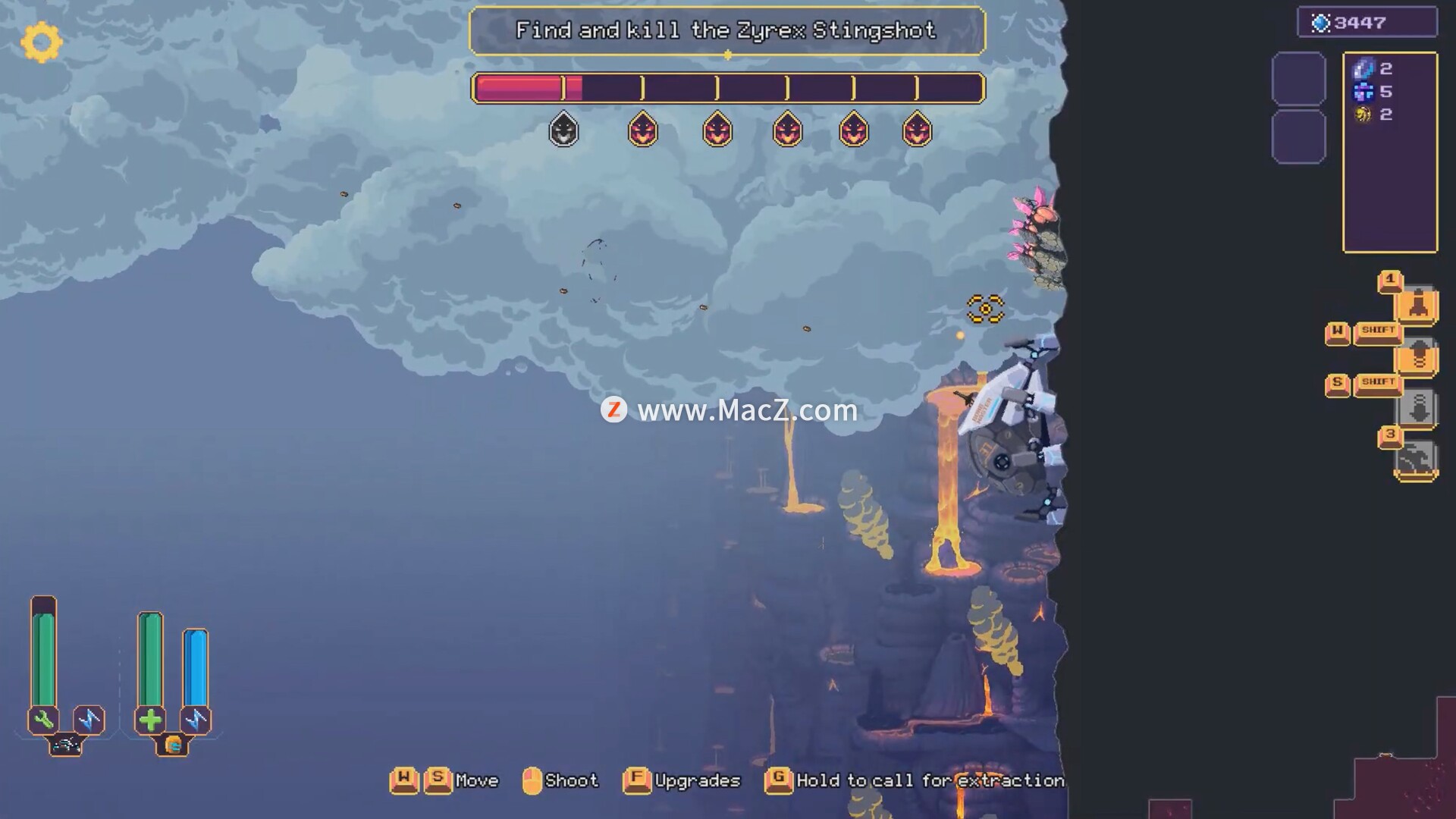The width and height of the screenshot is (1456, 819).
Task: Select the orange helmet pilot portrait
Action: 173,745
